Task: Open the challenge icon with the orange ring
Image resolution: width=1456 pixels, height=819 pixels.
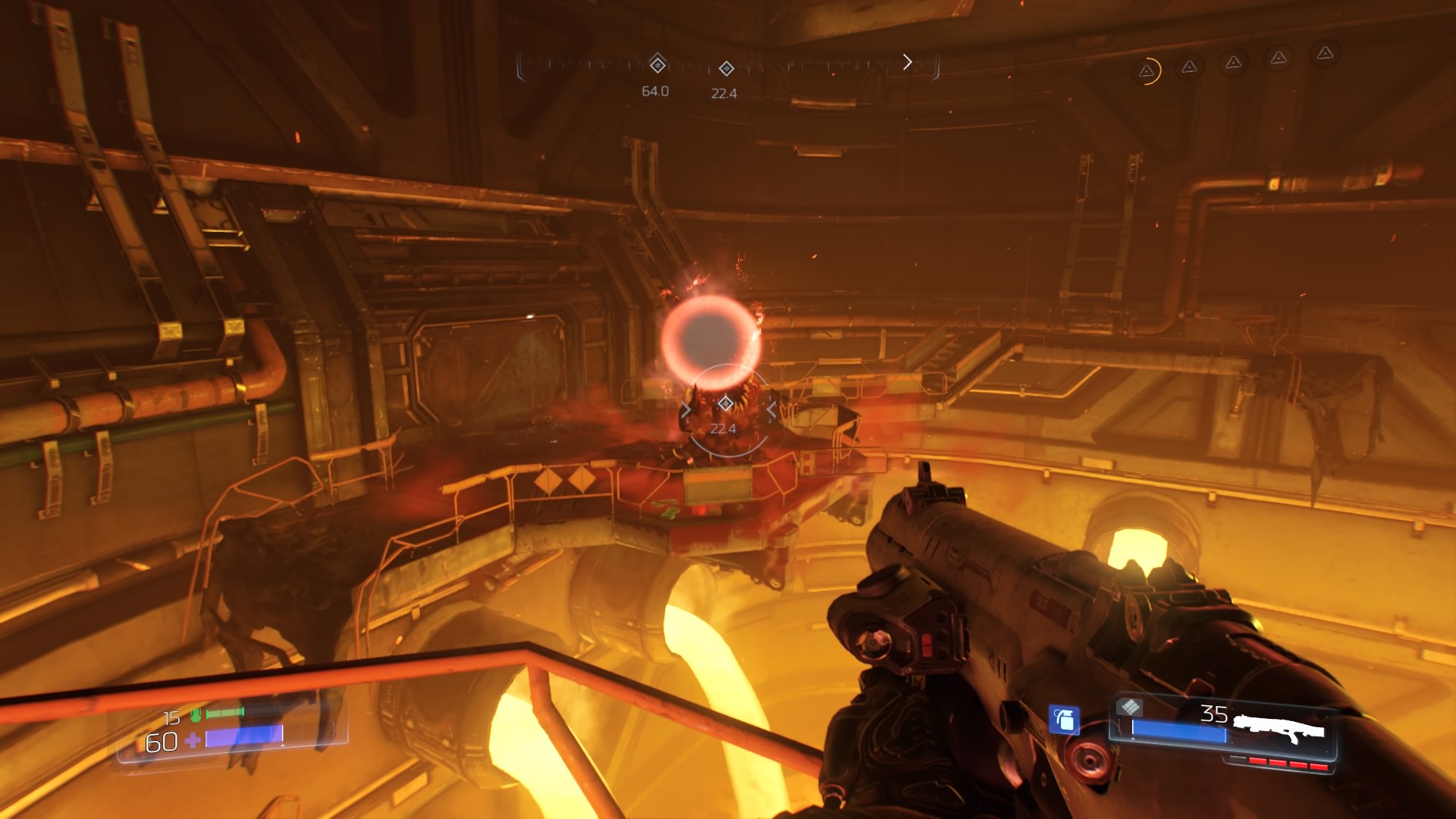Action: (x=1147, y=71)
